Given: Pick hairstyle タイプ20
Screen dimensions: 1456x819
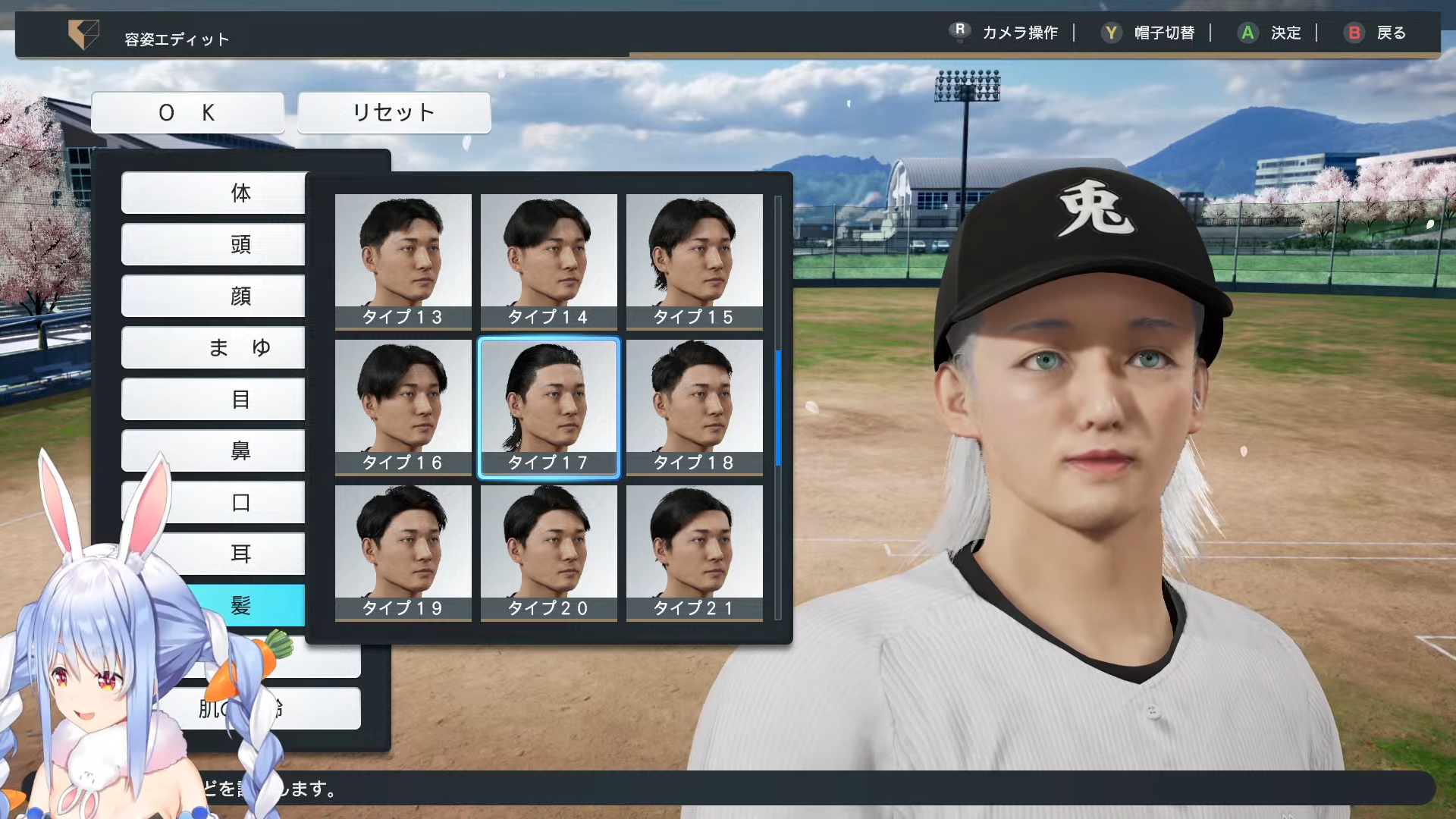Looking at the screenshot, I should 548,552.
